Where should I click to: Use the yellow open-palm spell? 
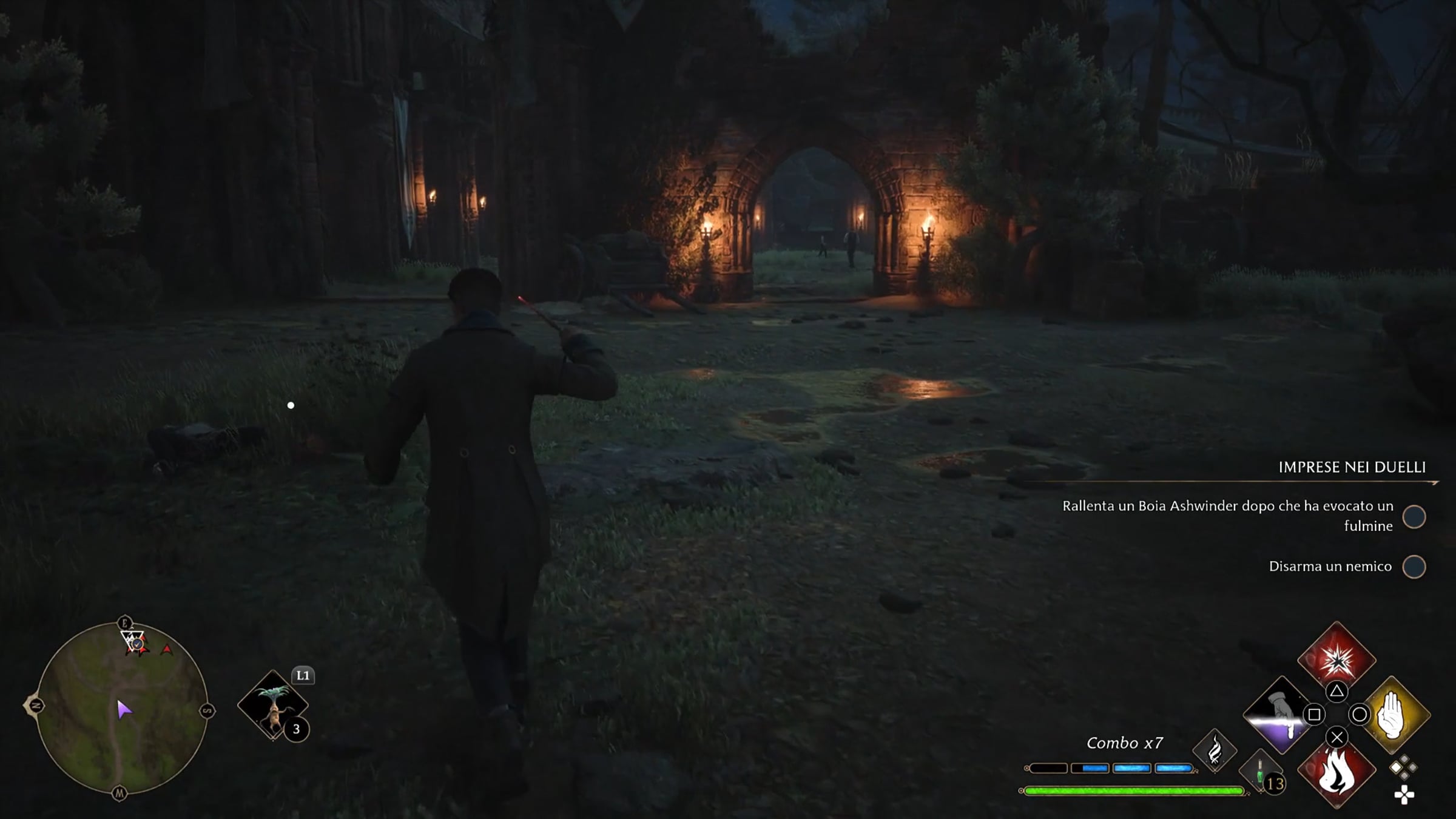pyautogui.click(x=1394, y=716)
